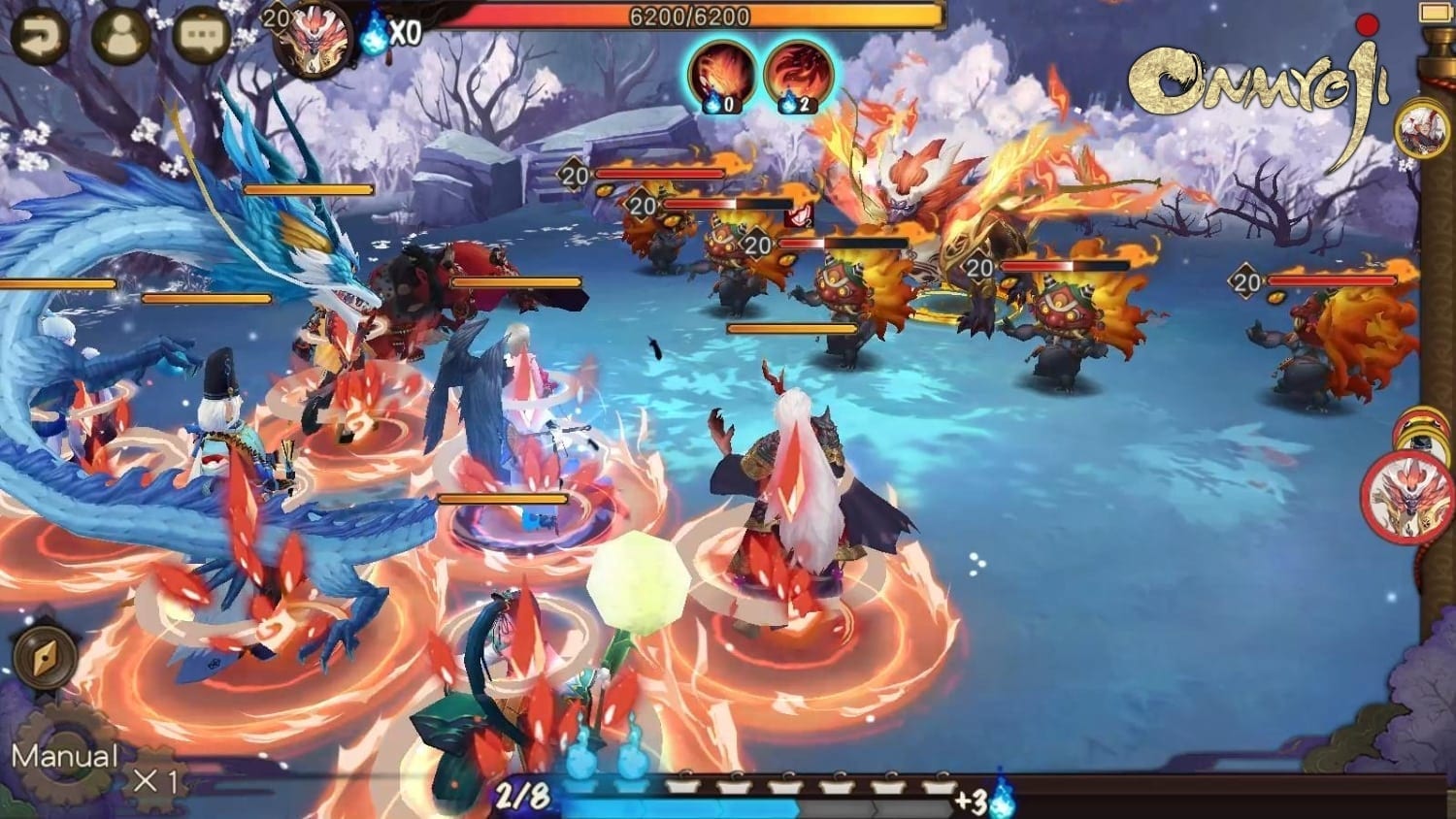
Task: Tap the back arrow button
Action: [40, 36]
